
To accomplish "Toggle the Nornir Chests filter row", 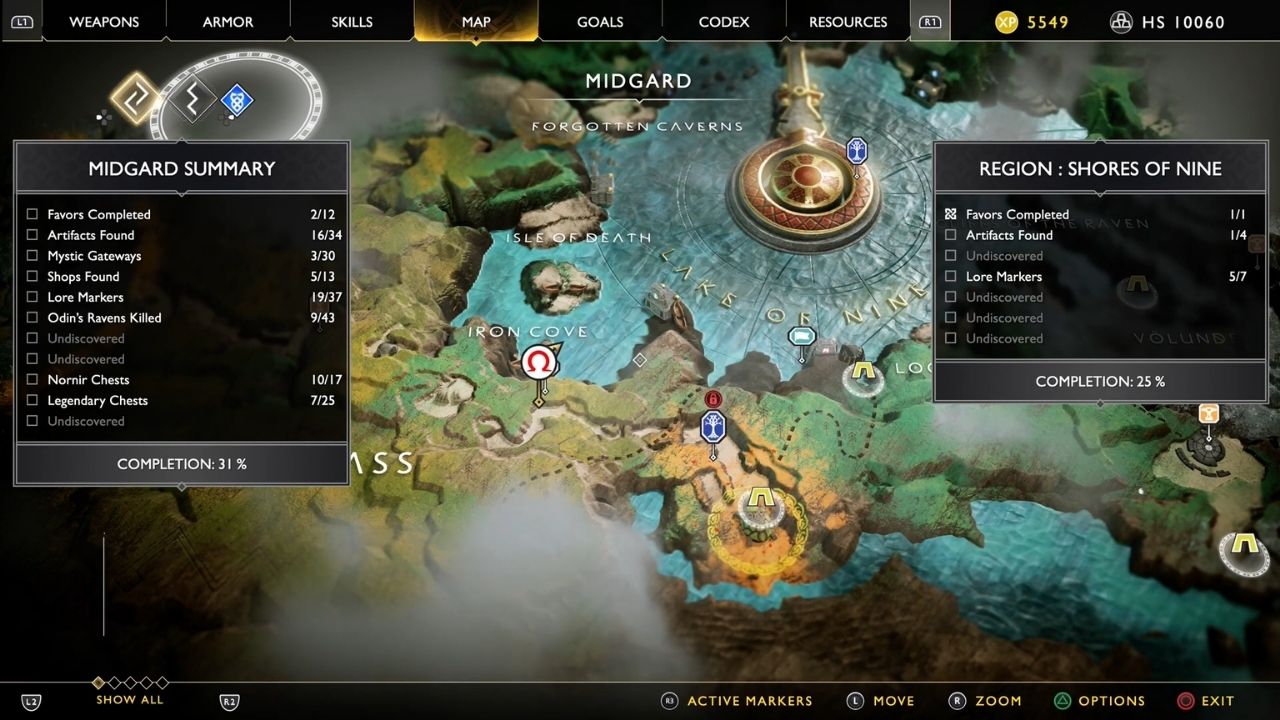I will 88,380.
